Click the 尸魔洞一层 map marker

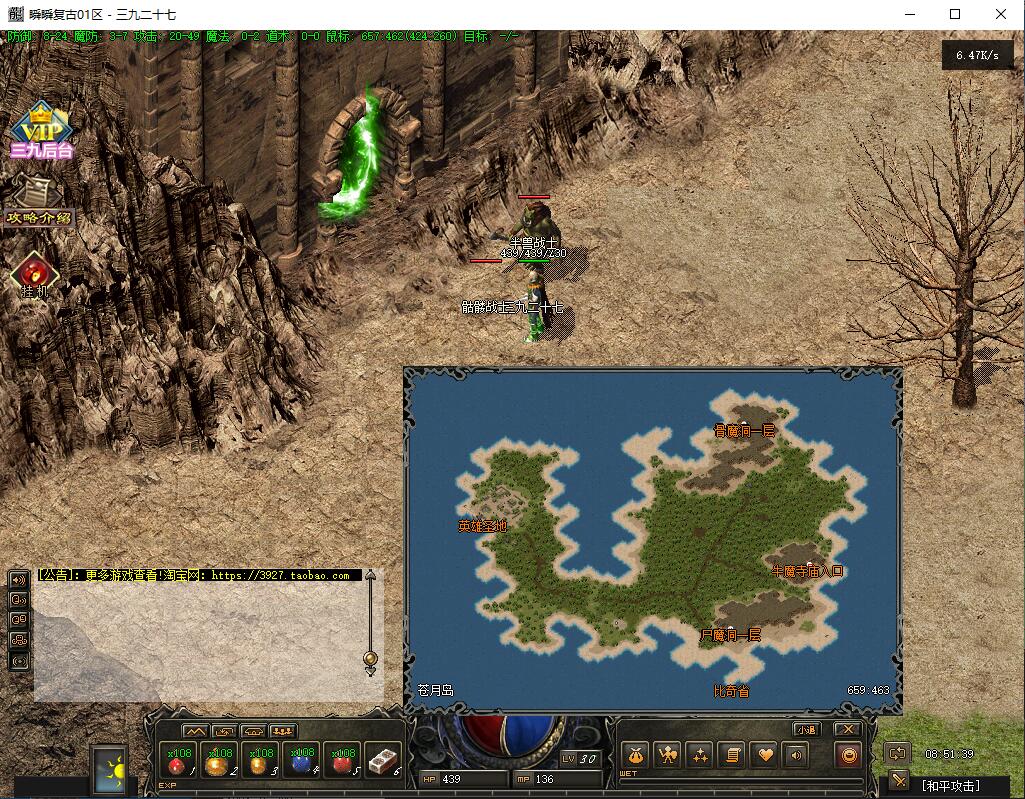[x=730, y=635]
